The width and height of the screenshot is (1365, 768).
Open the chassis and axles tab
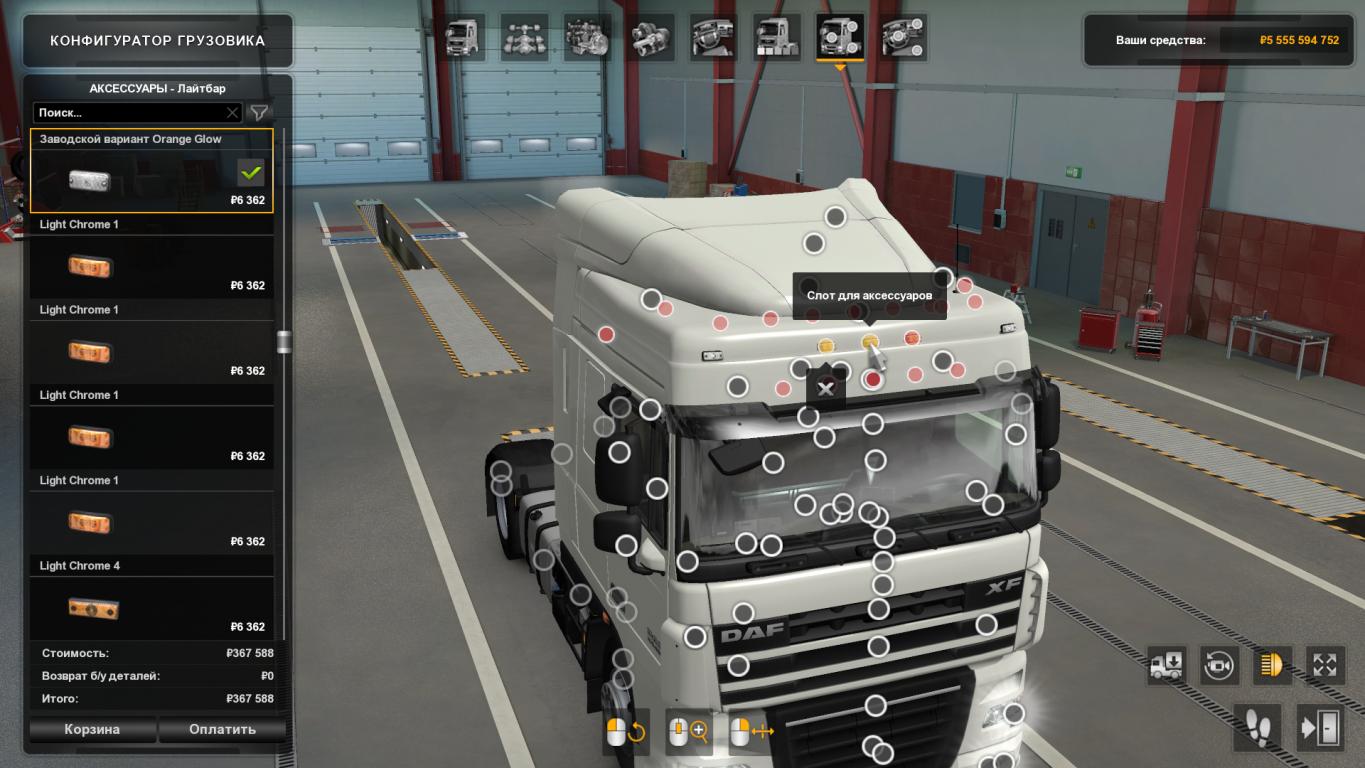pyautogui.click(x=526, y=37)
